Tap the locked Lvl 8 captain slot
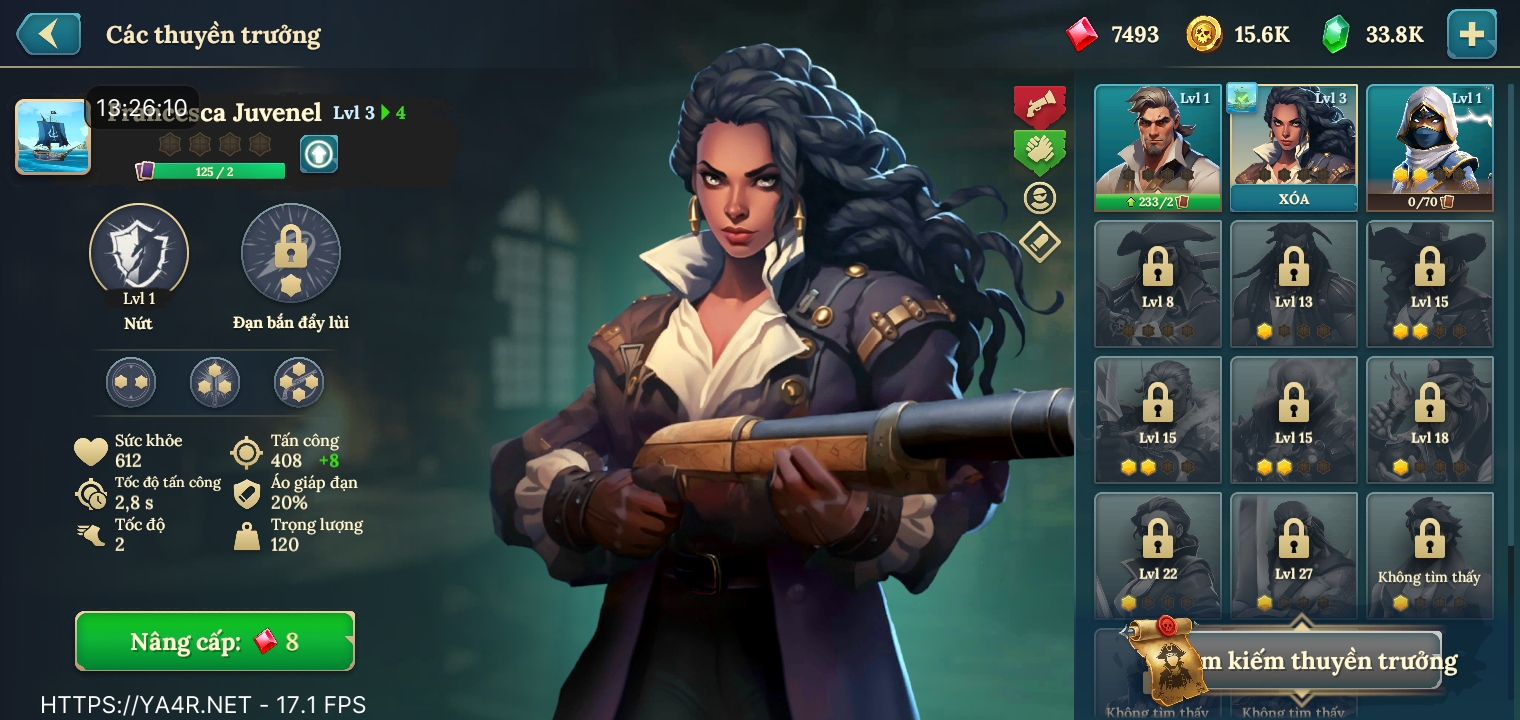The height and width of the screenshot is (720, 1520). [x=1158, y=283]
